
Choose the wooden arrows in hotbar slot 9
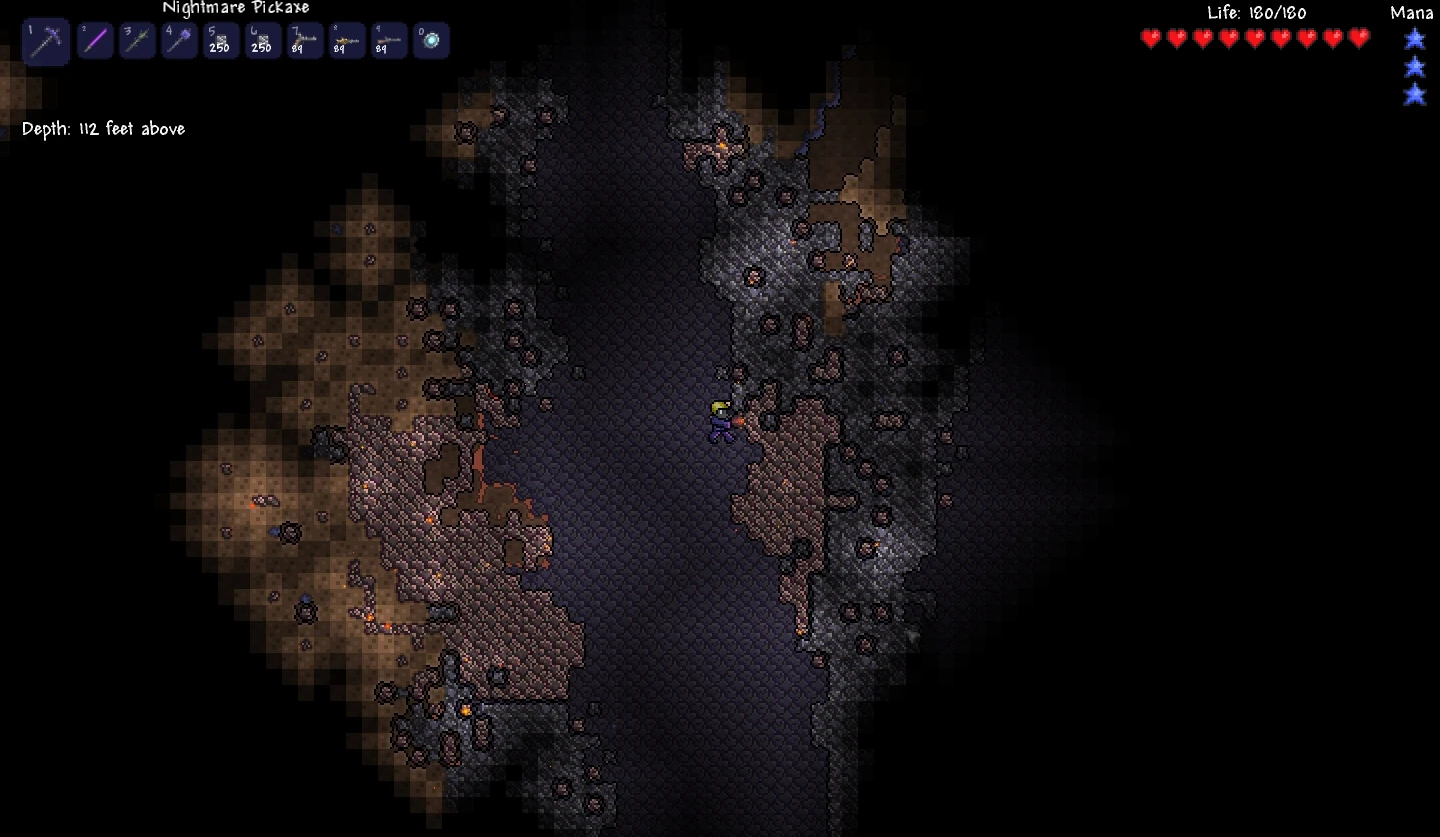[x=388, y=40]
